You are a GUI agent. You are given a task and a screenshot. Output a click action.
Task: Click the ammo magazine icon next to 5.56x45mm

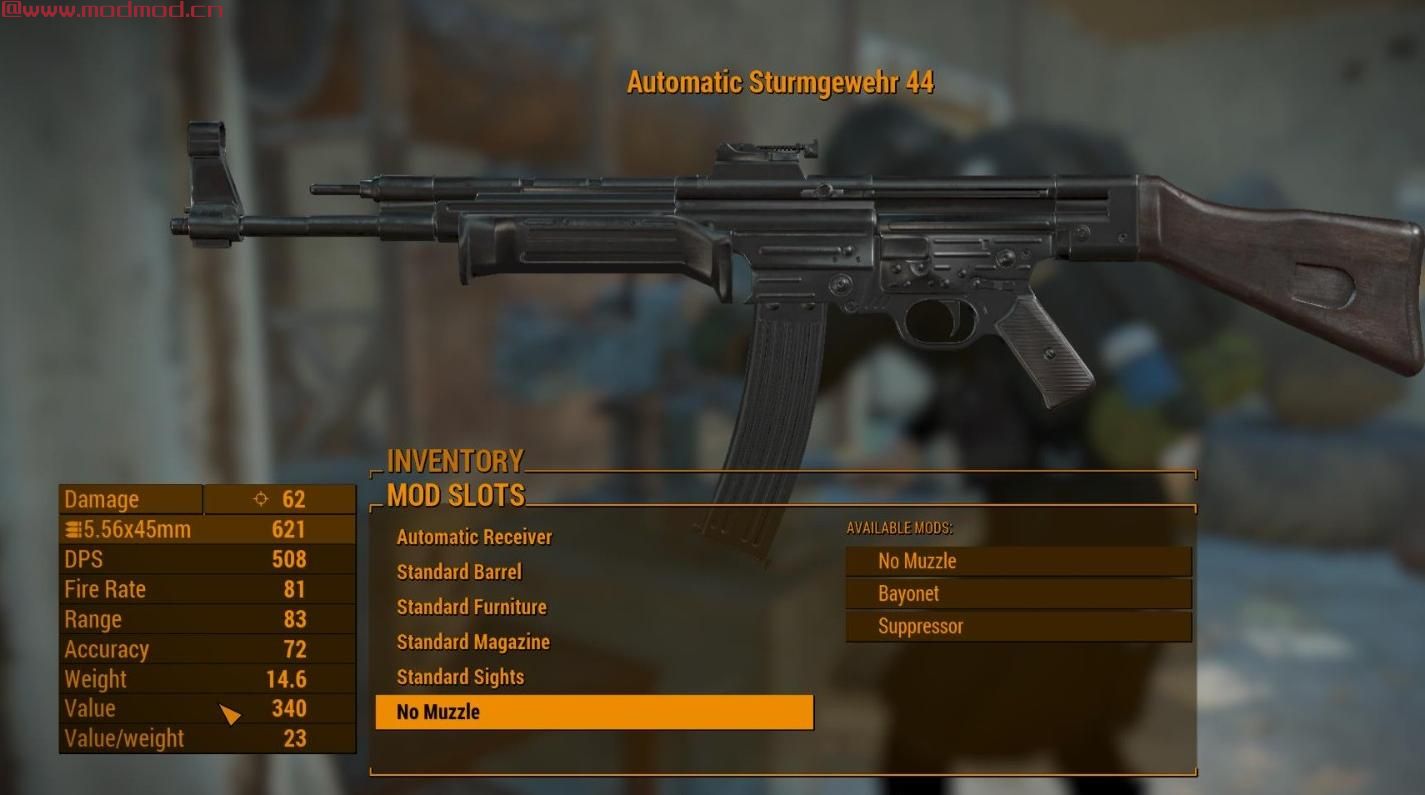coord(71,528)
